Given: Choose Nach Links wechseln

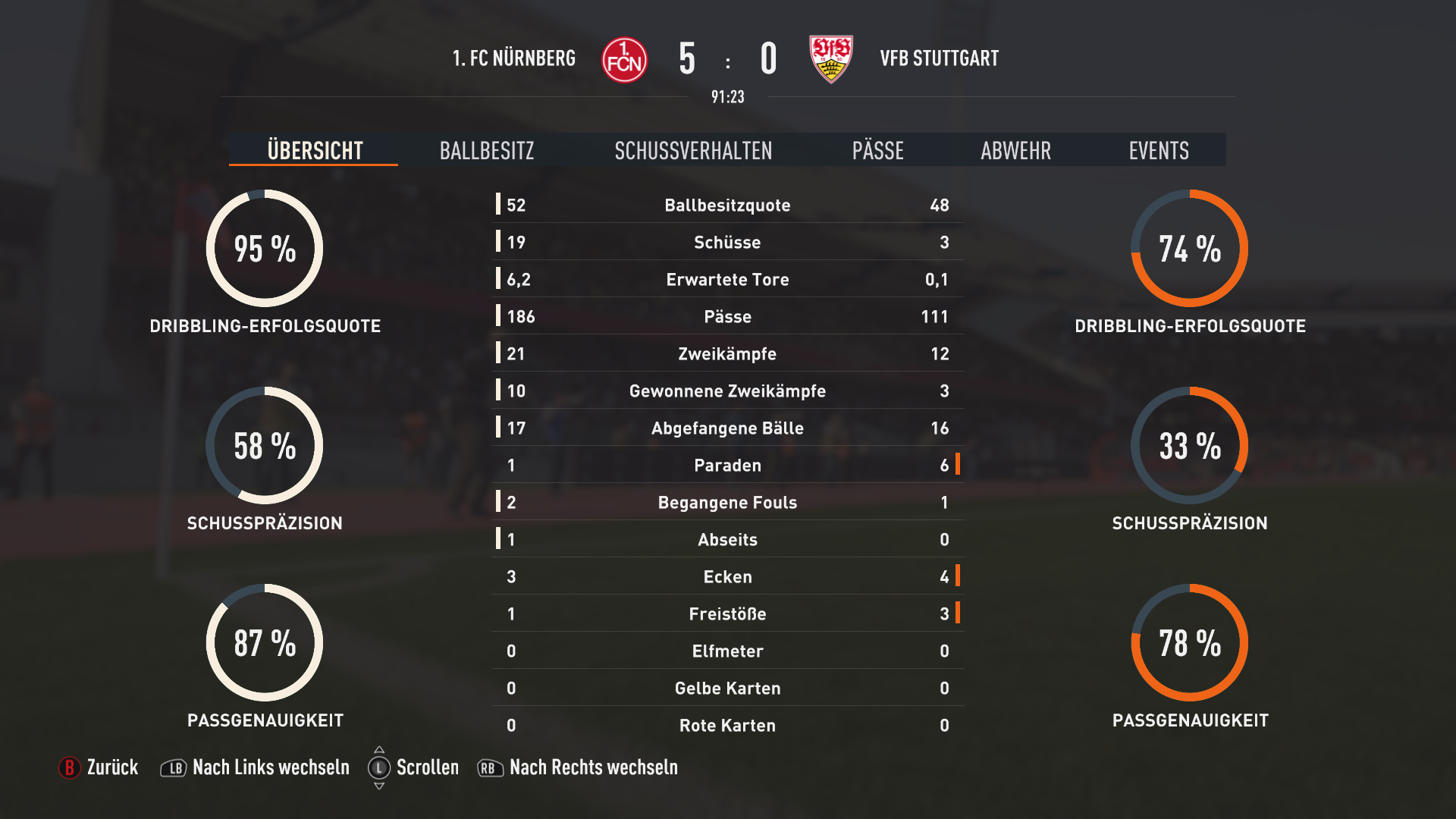Looking at the screenshot, I should (256, 767).
